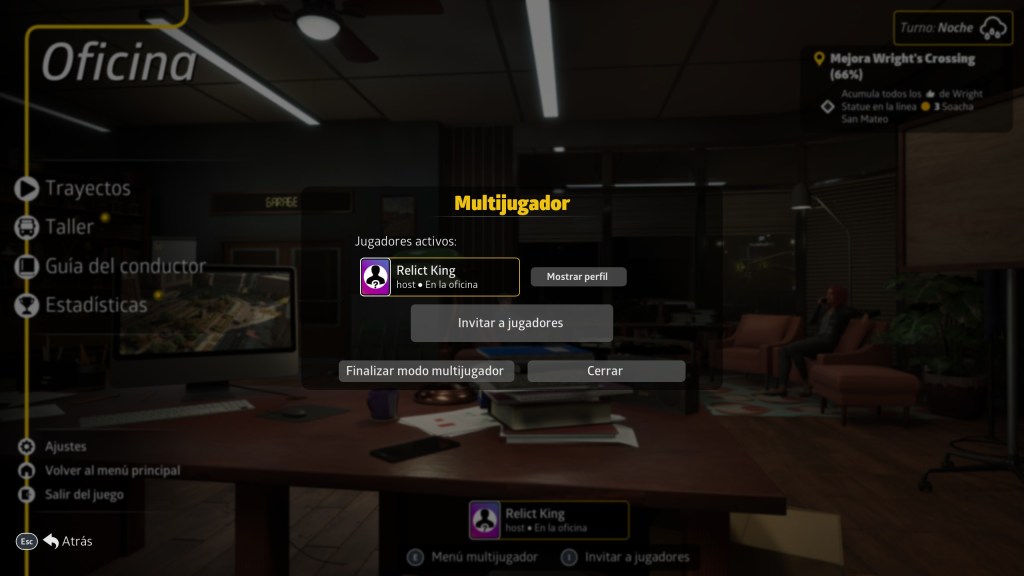Open the Menú multijugador option in the bottom bar
This screenshot has height=576, width=1024.
484,557
